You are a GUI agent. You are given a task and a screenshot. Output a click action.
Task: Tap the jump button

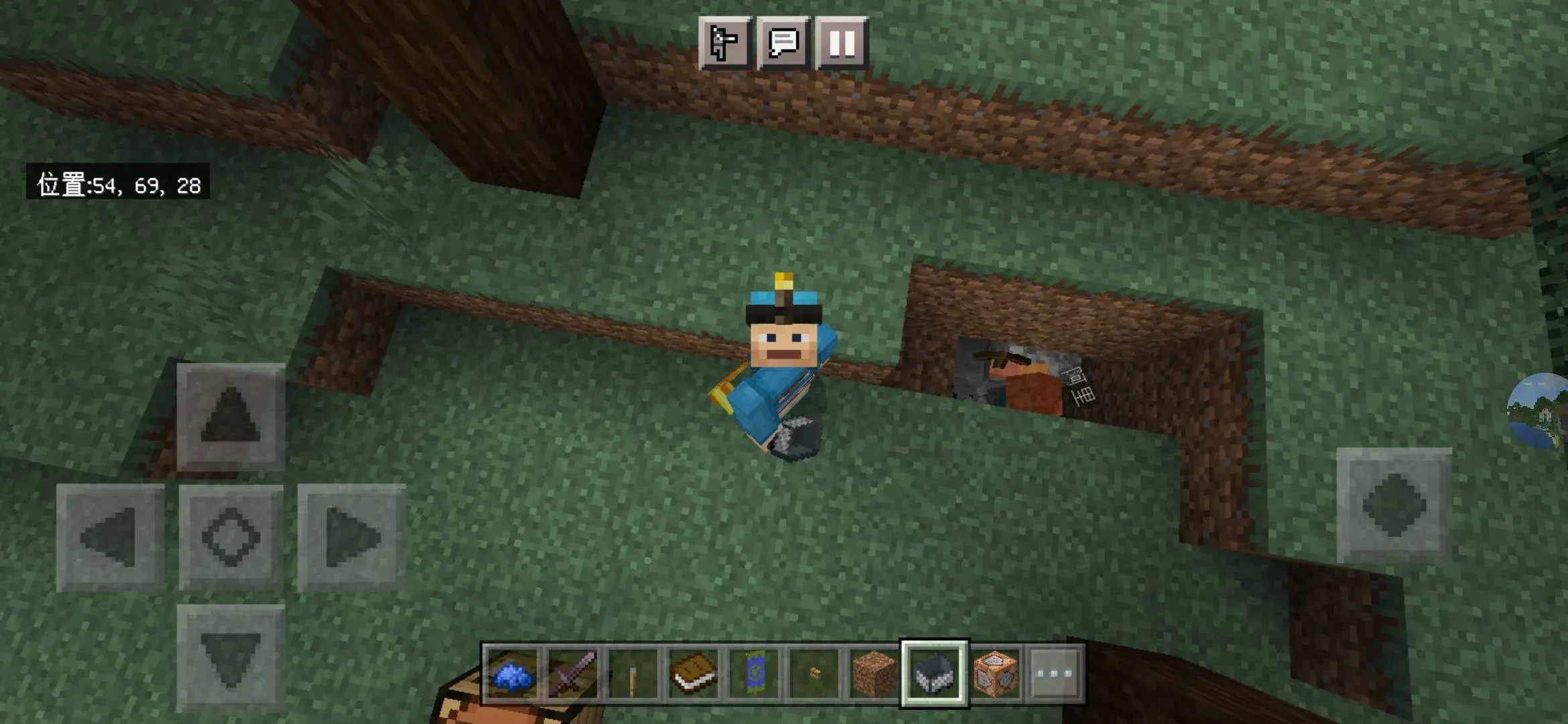pos(1394,505)
